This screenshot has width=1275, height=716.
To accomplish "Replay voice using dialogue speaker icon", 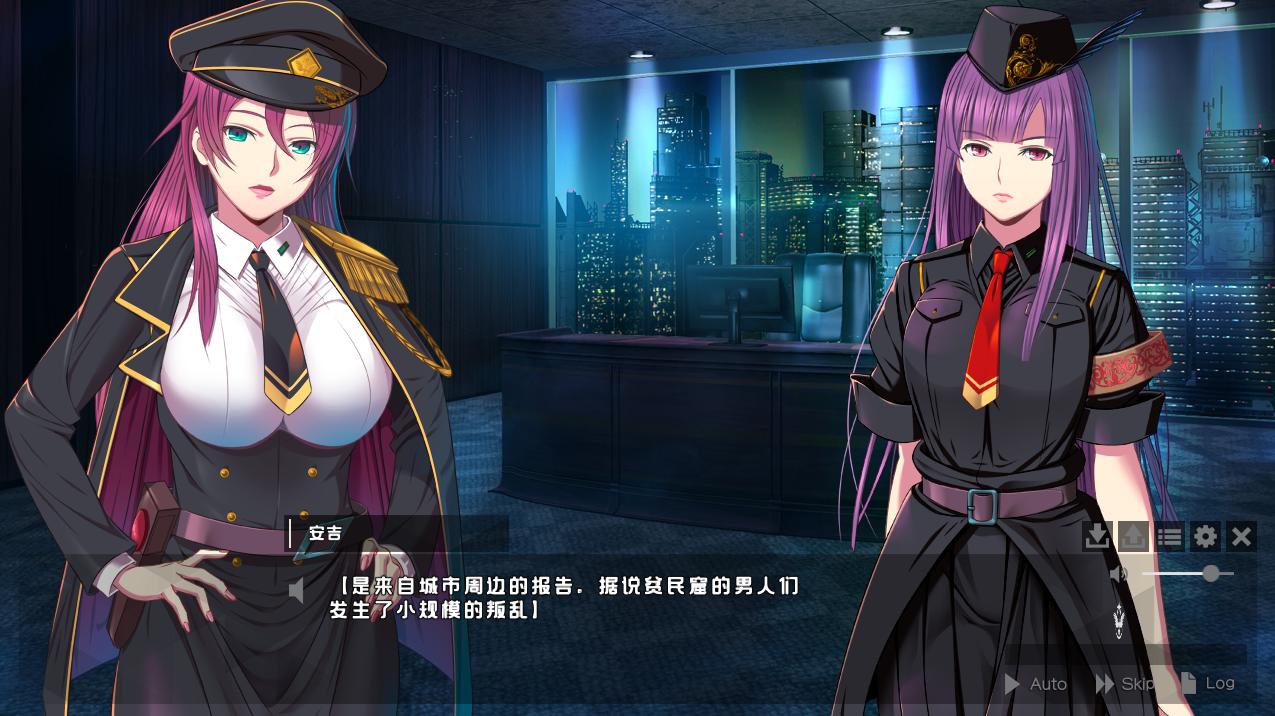I will point(297,591).
